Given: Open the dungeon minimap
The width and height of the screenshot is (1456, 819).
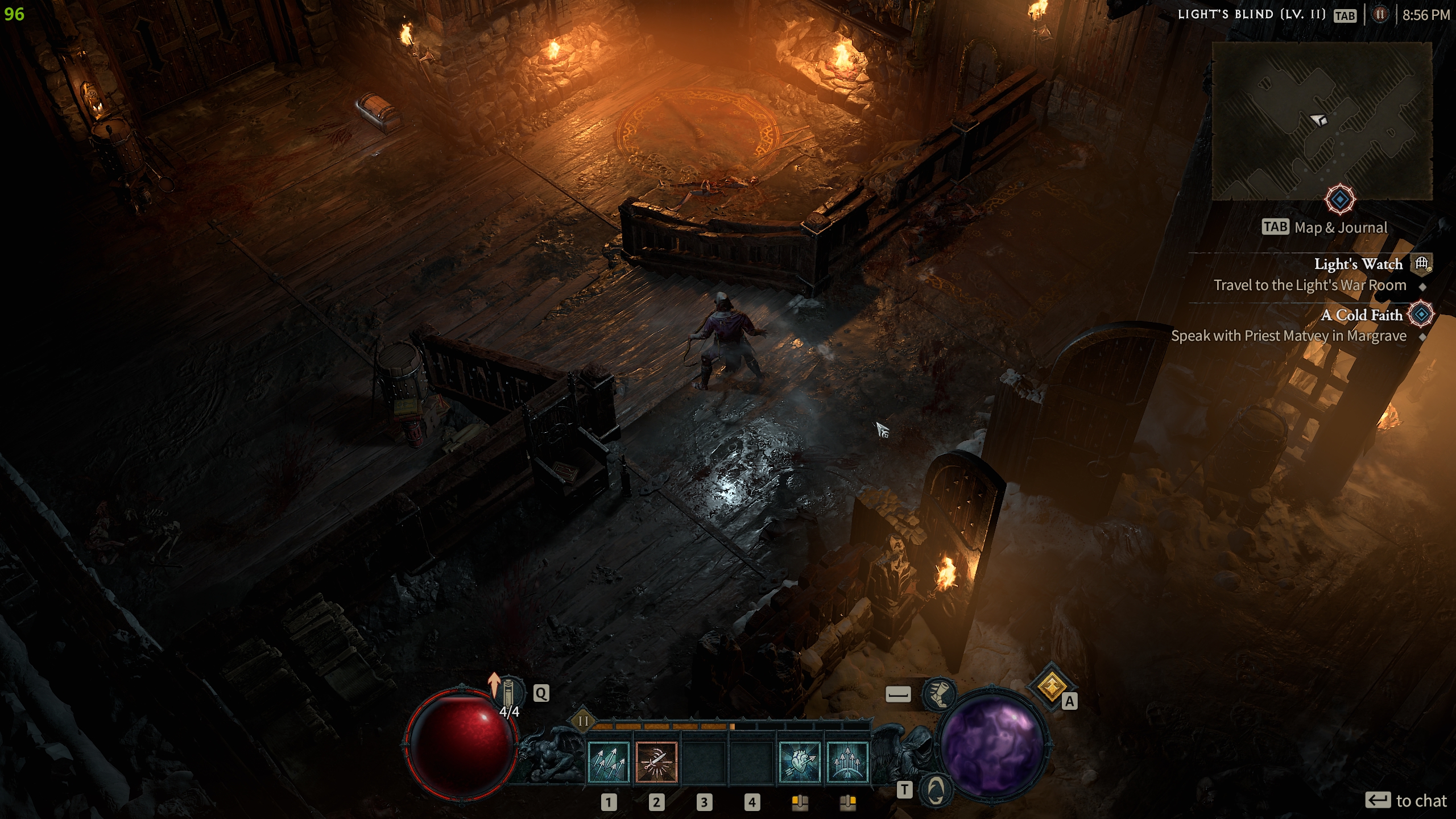Looking at the screenshot, I should [1321, 121].
